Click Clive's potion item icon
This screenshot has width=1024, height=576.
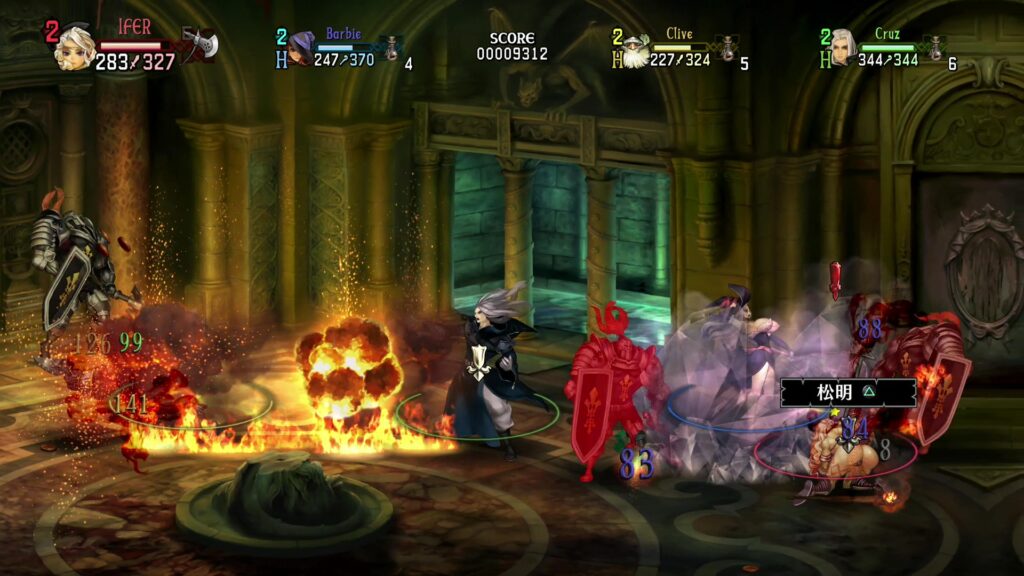coord(728,48)
